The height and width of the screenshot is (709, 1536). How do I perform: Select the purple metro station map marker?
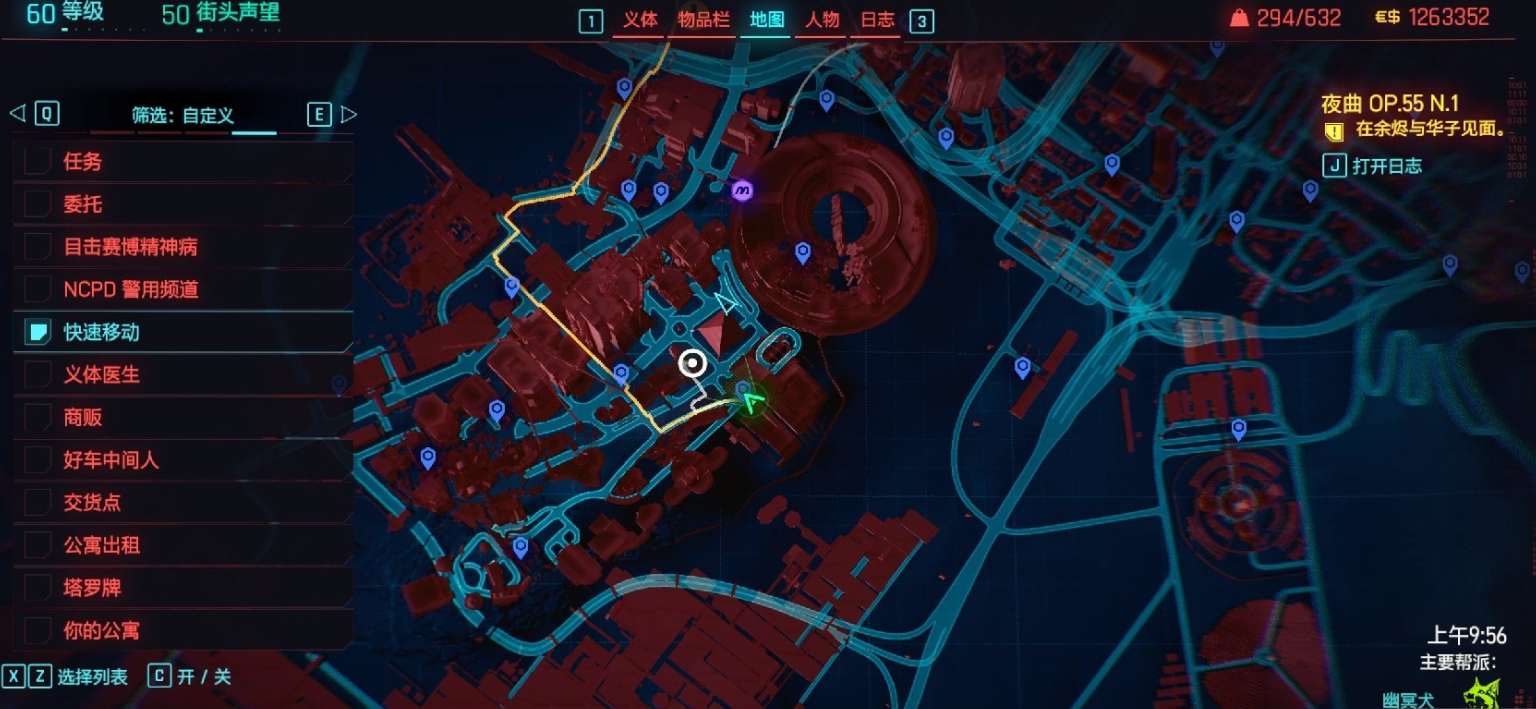pyautogui.click(x=742, y=191)
